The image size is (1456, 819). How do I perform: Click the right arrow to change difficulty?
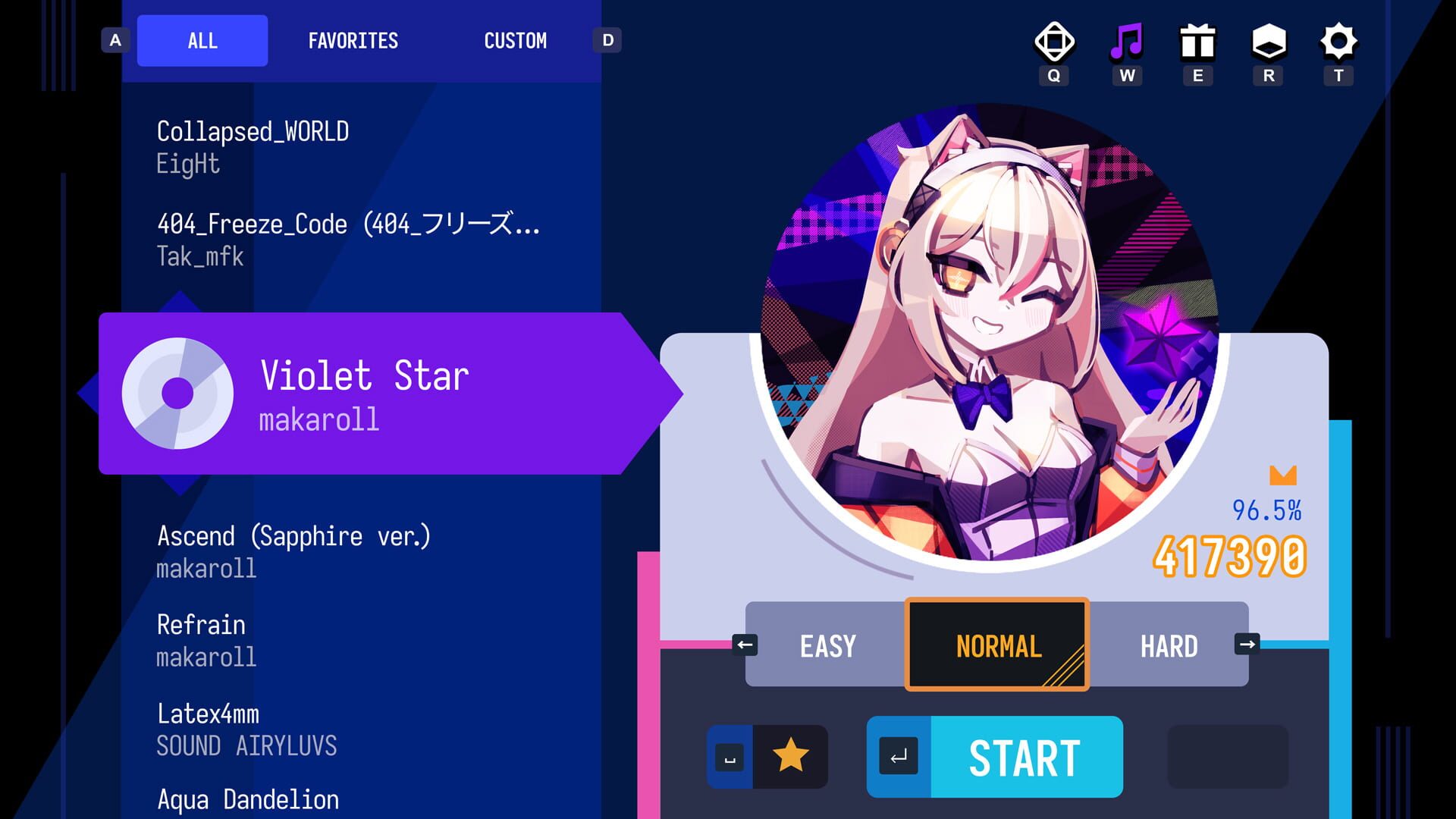(x=1247, y=645)
